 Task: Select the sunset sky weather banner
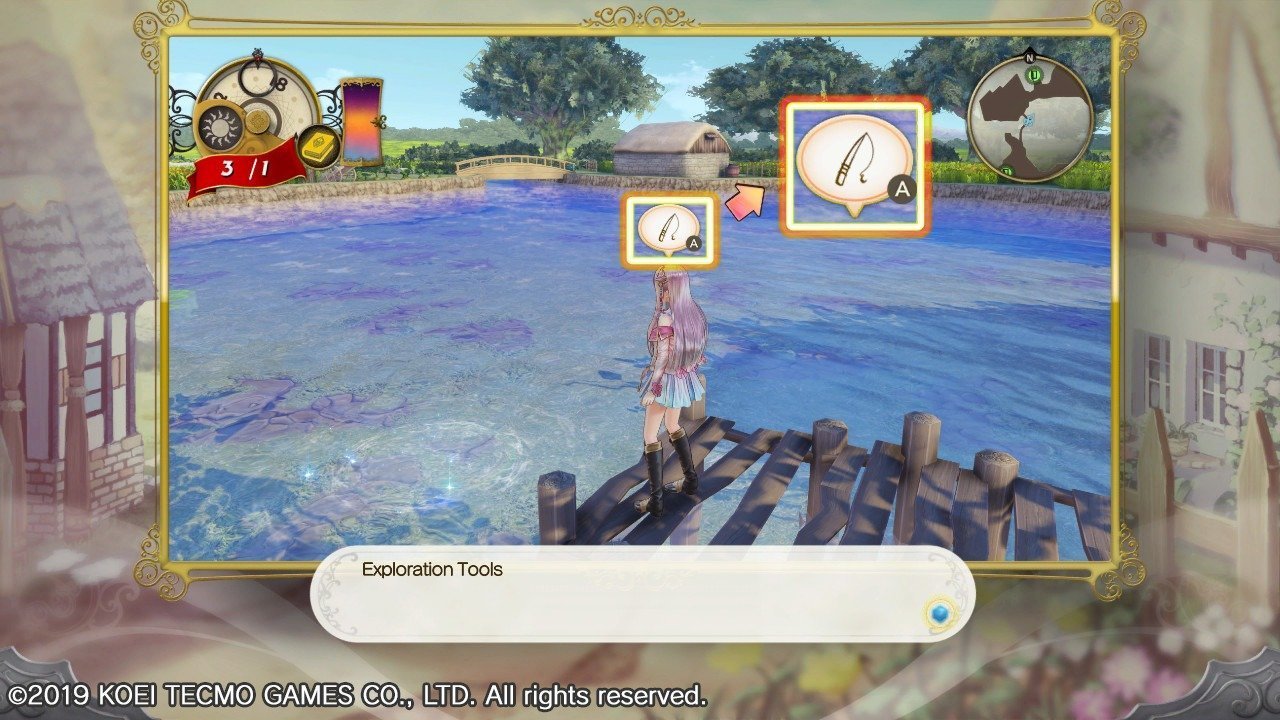[361, 122]
